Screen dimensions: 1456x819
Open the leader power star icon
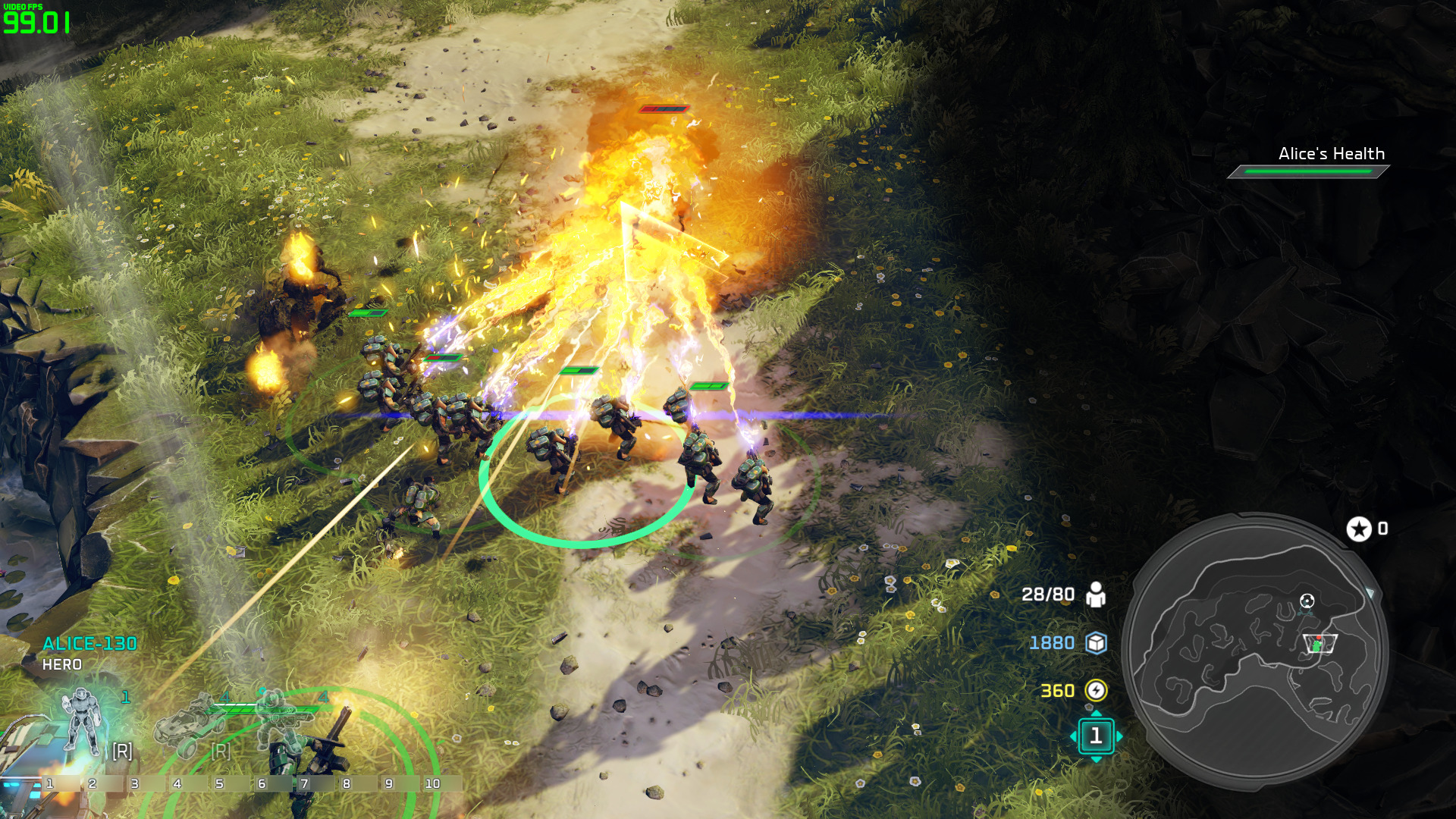pyautogui.click(x=1359, y=529)
